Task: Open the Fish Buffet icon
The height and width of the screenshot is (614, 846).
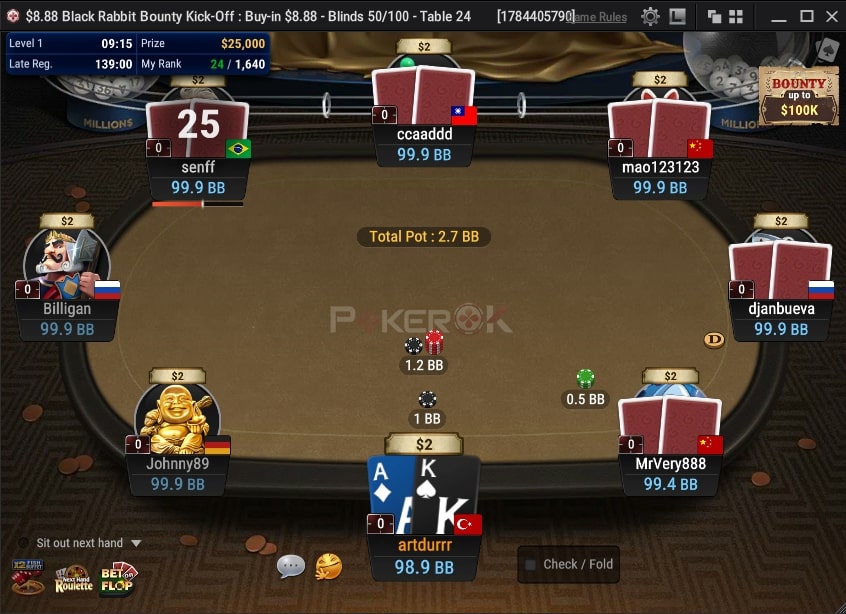Action: [x=27, y=579]
